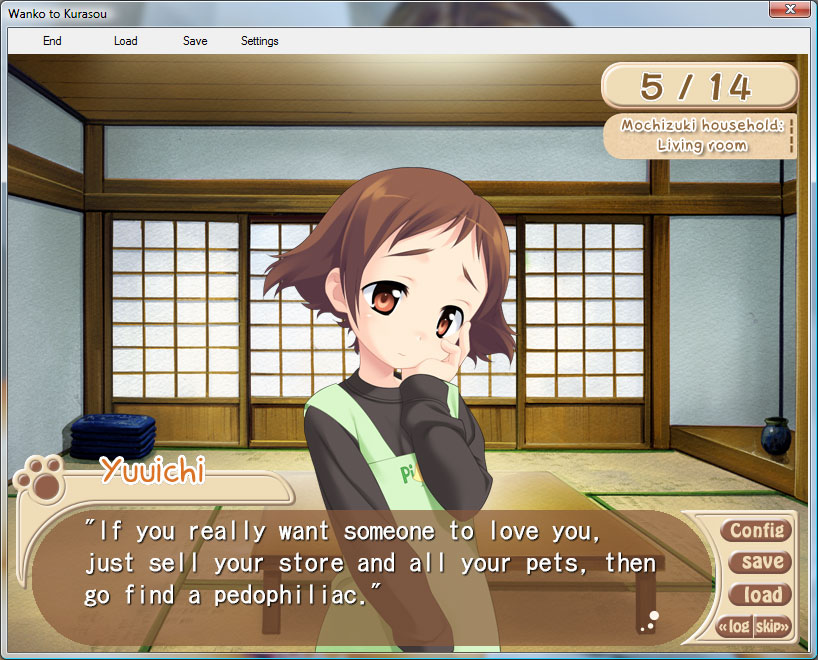The image size is (818, 660).
Task: Open the Config panel button
Action: click(756, 530)
